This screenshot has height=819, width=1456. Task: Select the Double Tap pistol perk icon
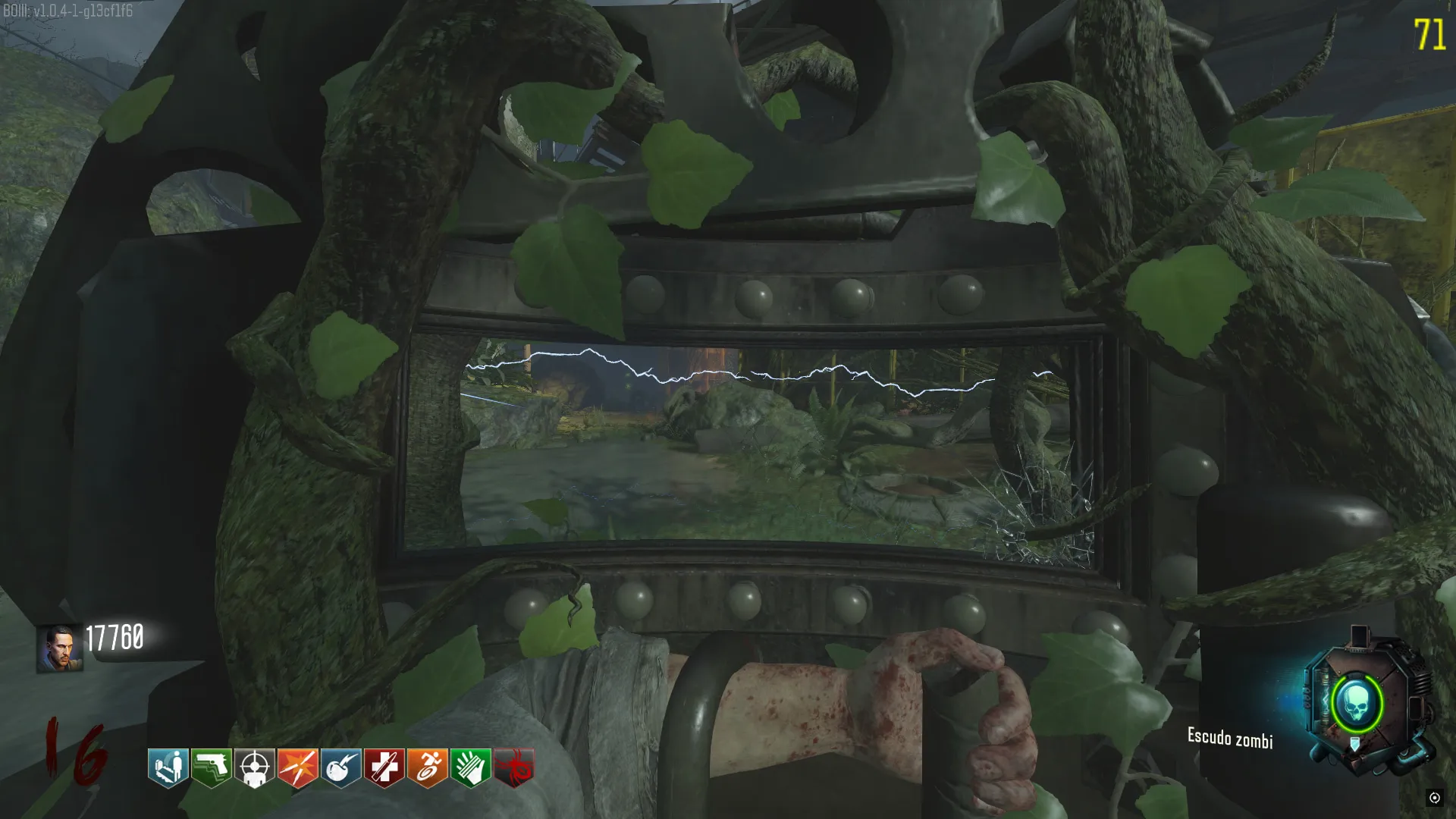coord(212,767)
